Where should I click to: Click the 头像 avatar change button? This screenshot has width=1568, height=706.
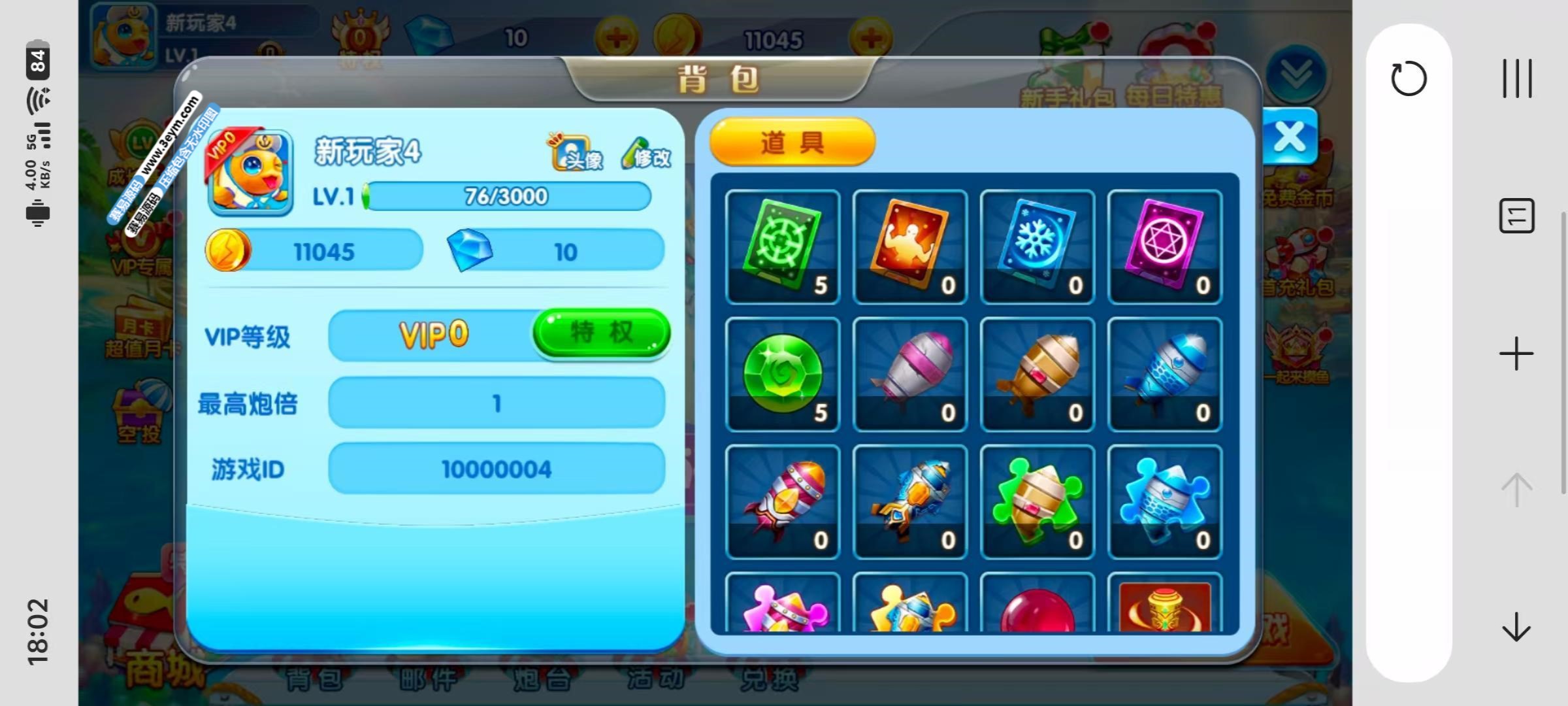(x=576, y=153)
